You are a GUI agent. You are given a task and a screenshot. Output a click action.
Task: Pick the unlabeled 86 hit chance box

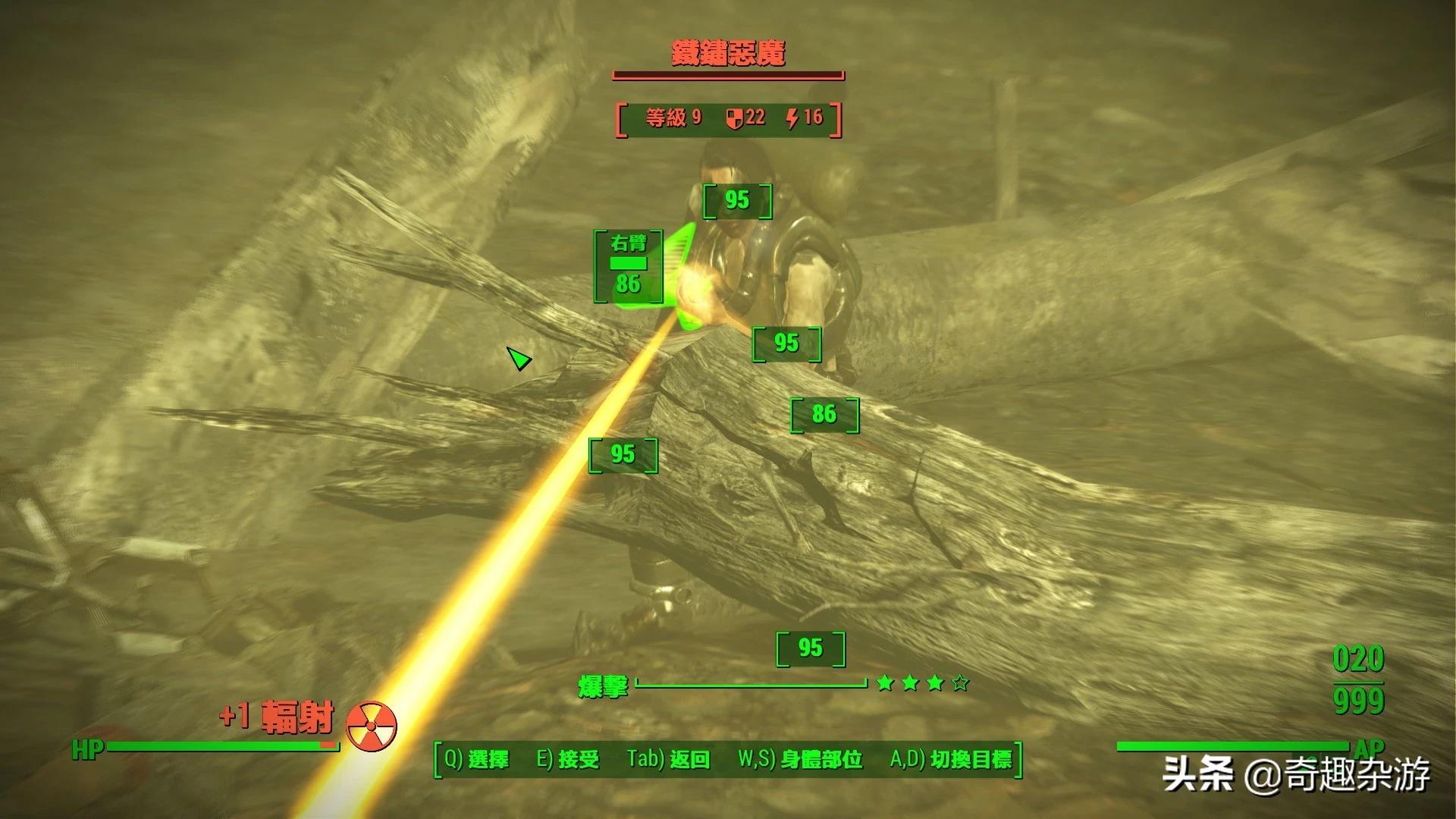pos(824,415)
